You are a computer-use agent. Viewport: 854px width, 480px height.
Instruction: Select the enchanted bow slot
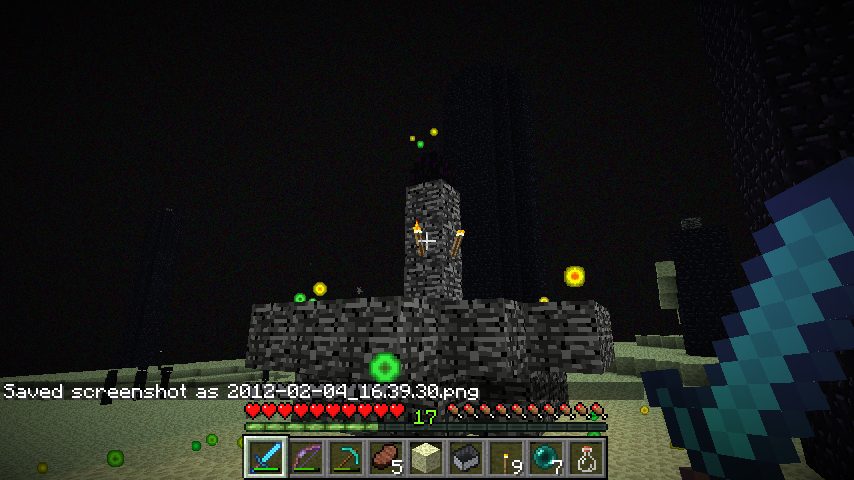(x=306, y=458)
